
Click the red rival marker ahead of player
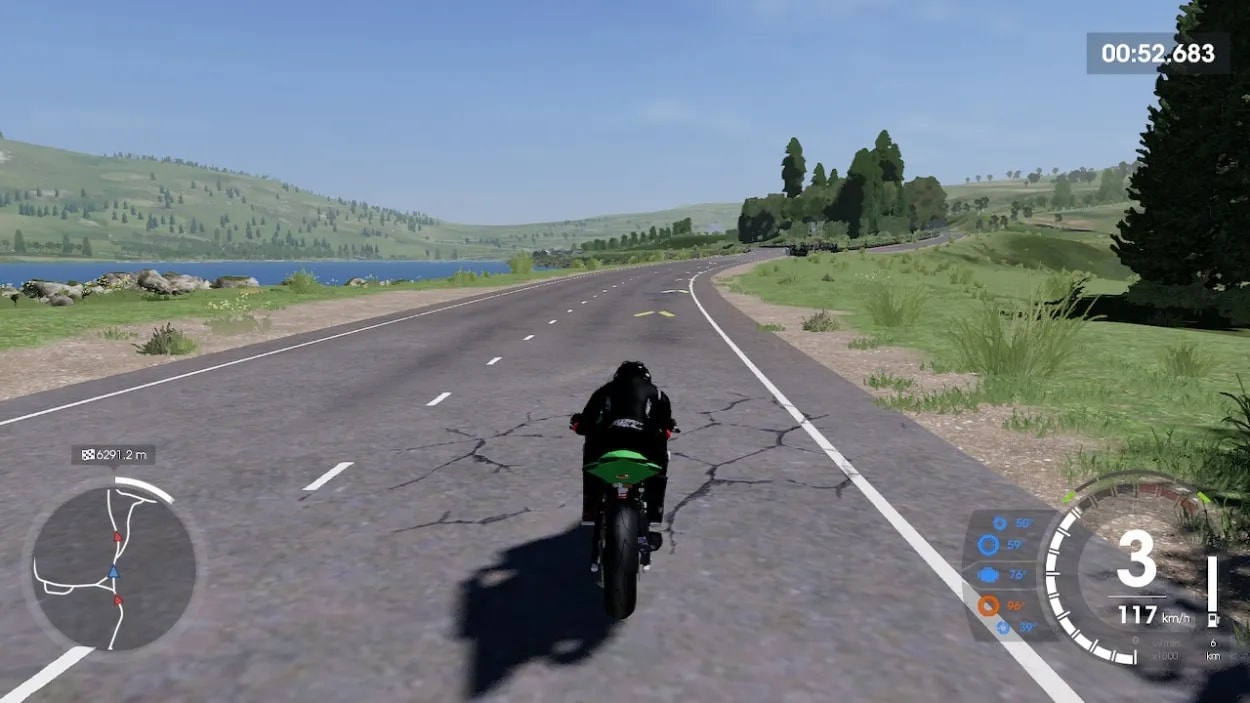[117, 537]
